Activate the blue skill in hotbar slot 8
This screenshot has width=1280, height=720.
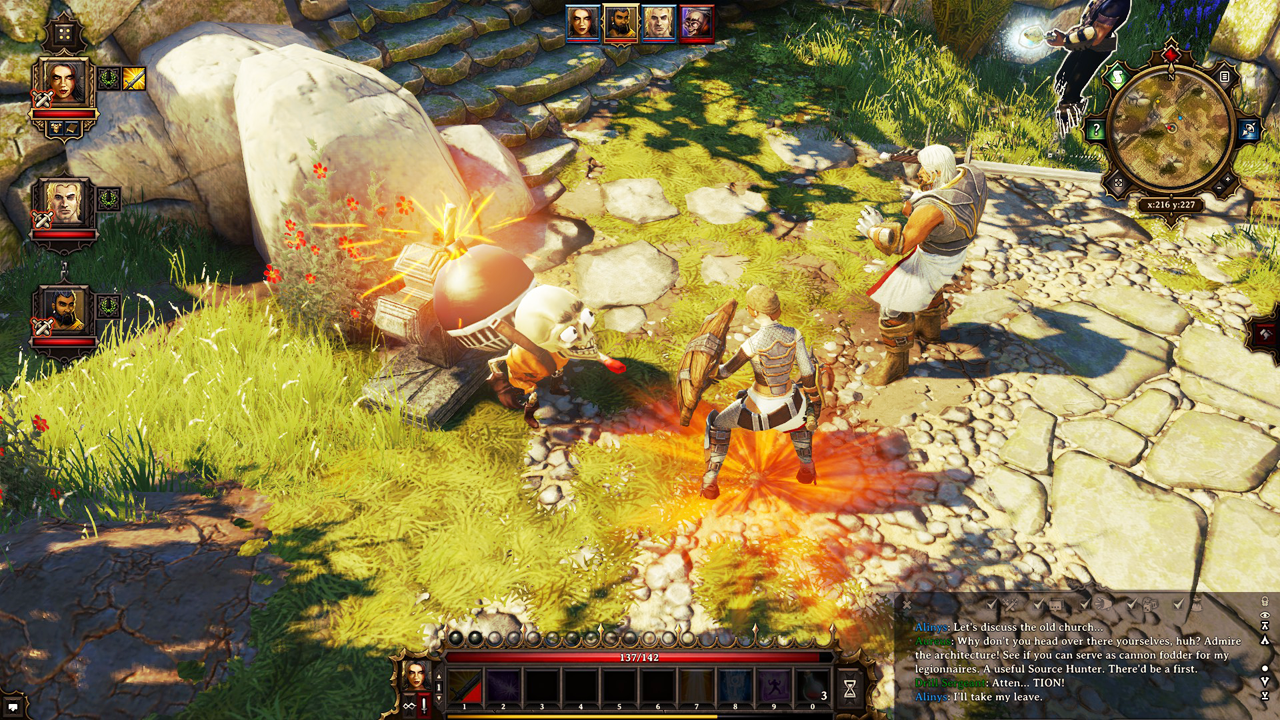coord(736,688)
